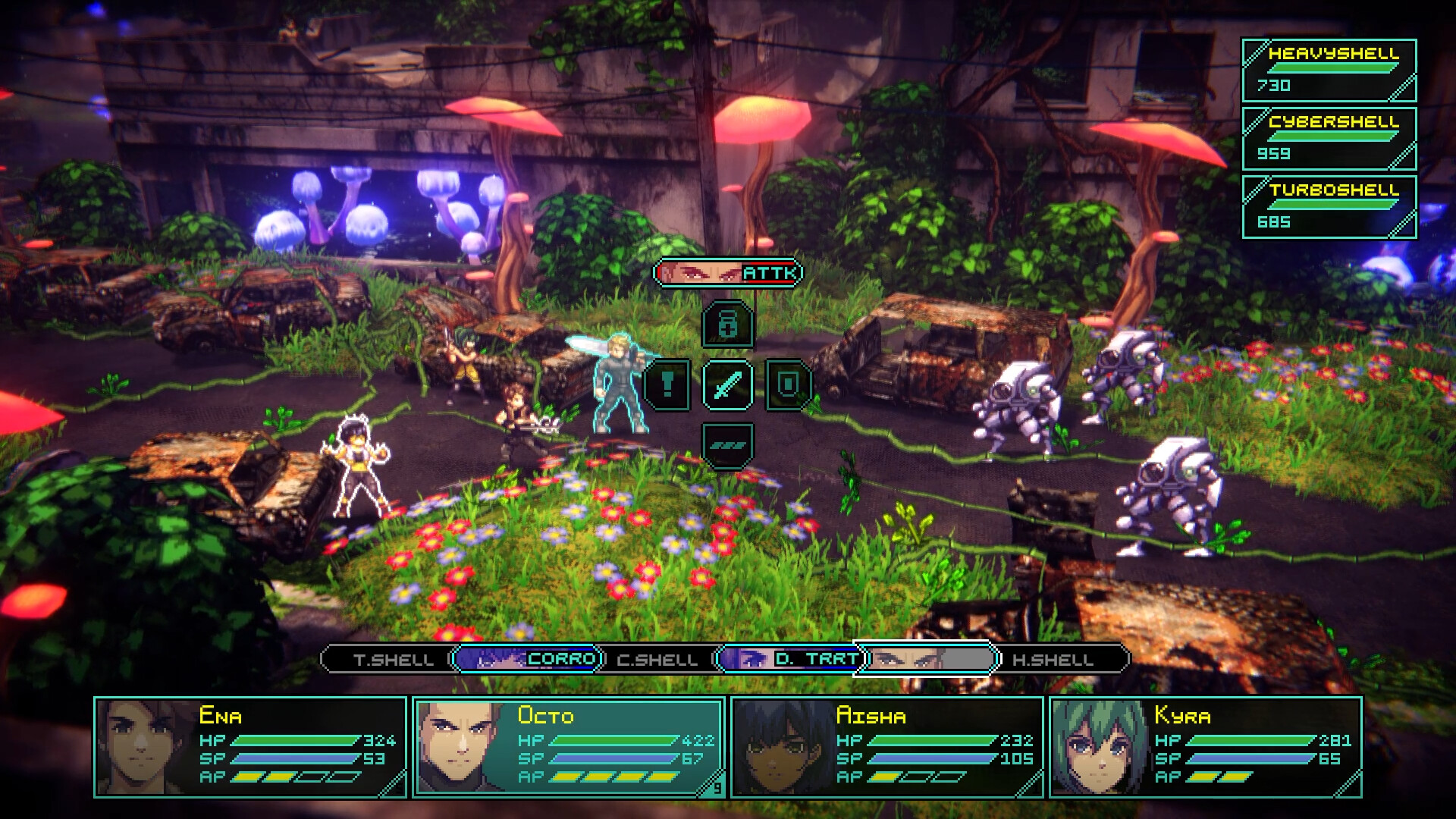Choose the sword attack command
Viewport: 1456px width, 819px height.
tap(728, 385)
